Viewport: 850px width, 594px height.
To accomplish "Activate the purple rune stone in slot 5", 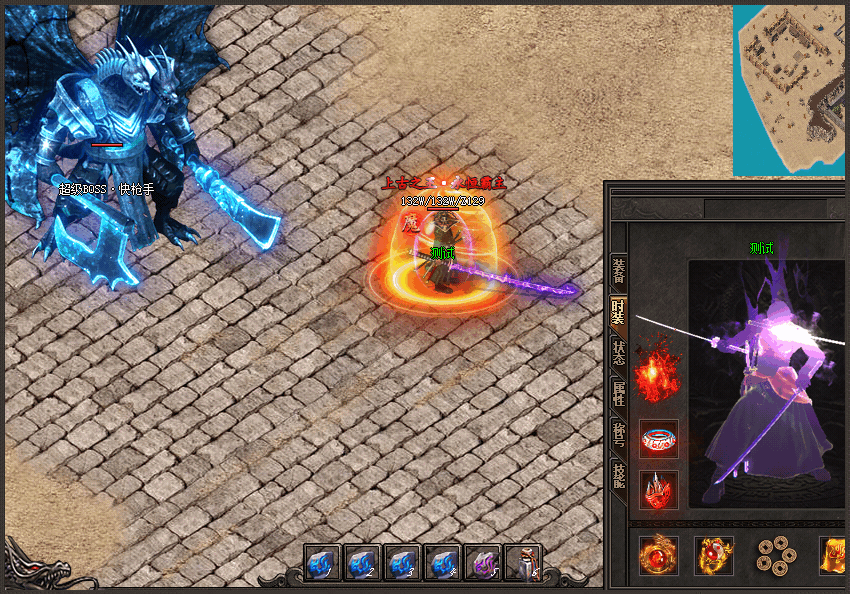I will pos(482,563).
